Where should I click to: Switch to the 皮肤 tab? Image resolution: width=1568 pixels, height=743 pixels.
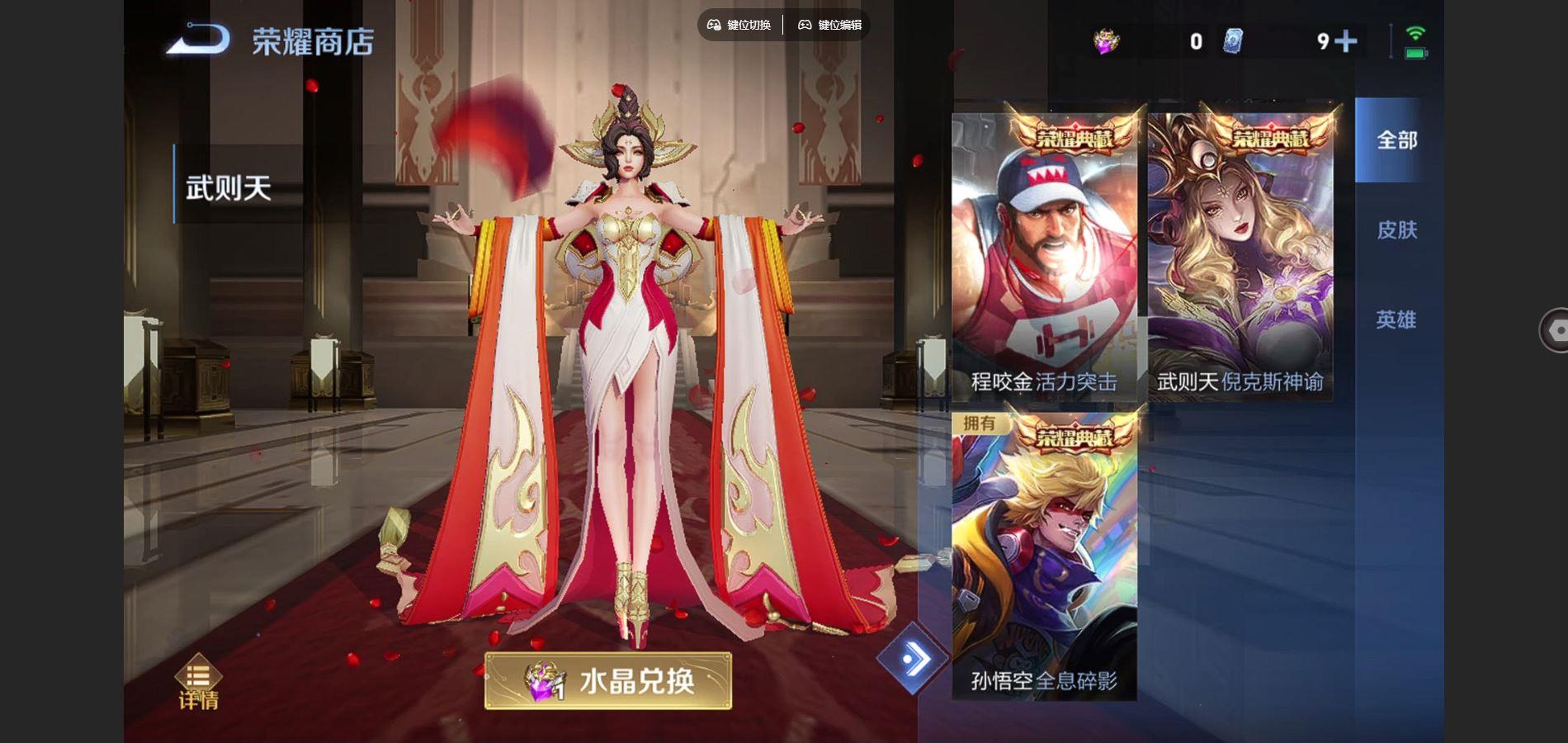point(1397,231)
